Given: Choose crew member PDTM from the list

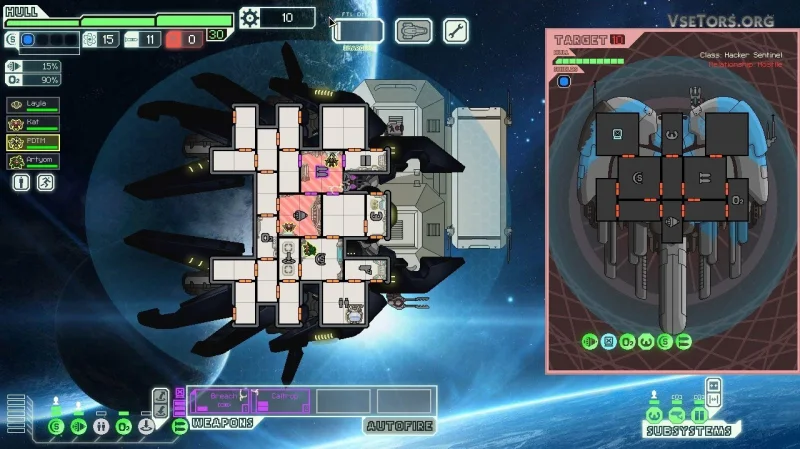Looking at the screenshot, I should click(33, 142).
